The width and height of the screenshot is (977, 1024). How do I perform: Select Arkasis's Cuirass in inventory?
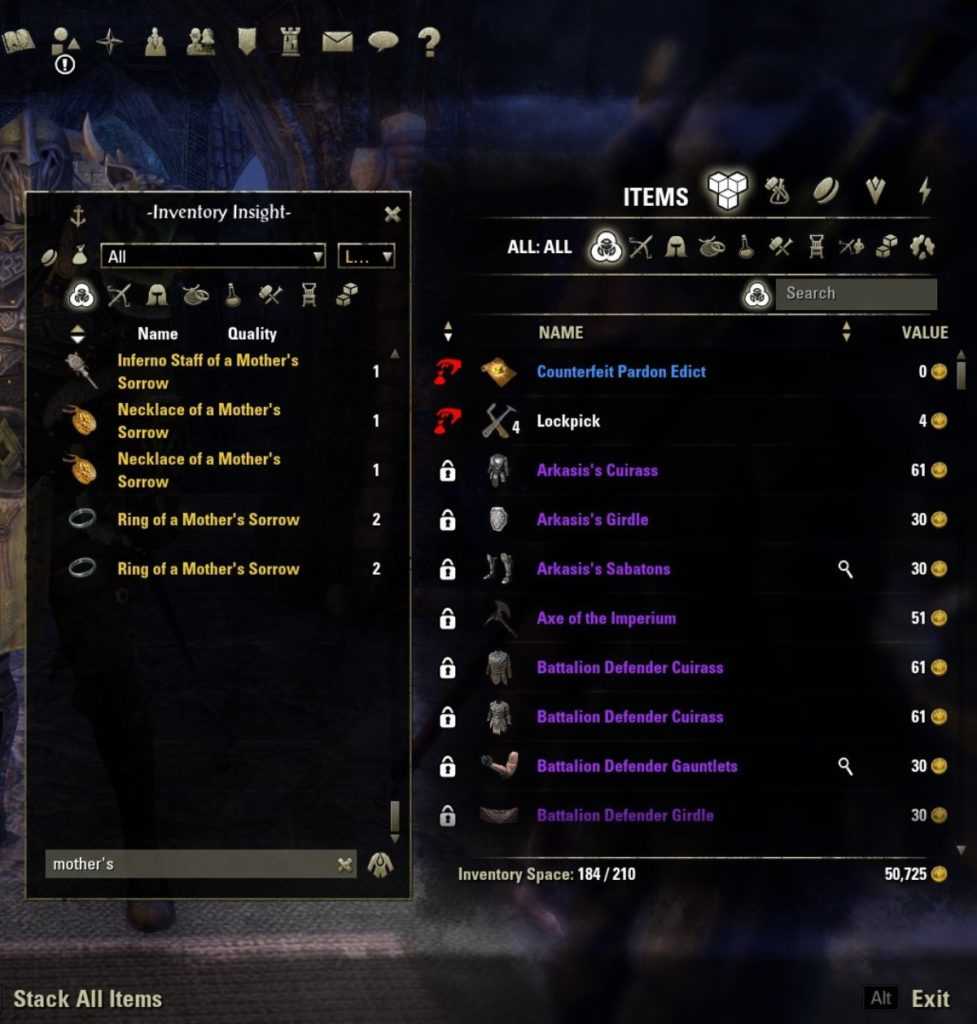(597, 470)
